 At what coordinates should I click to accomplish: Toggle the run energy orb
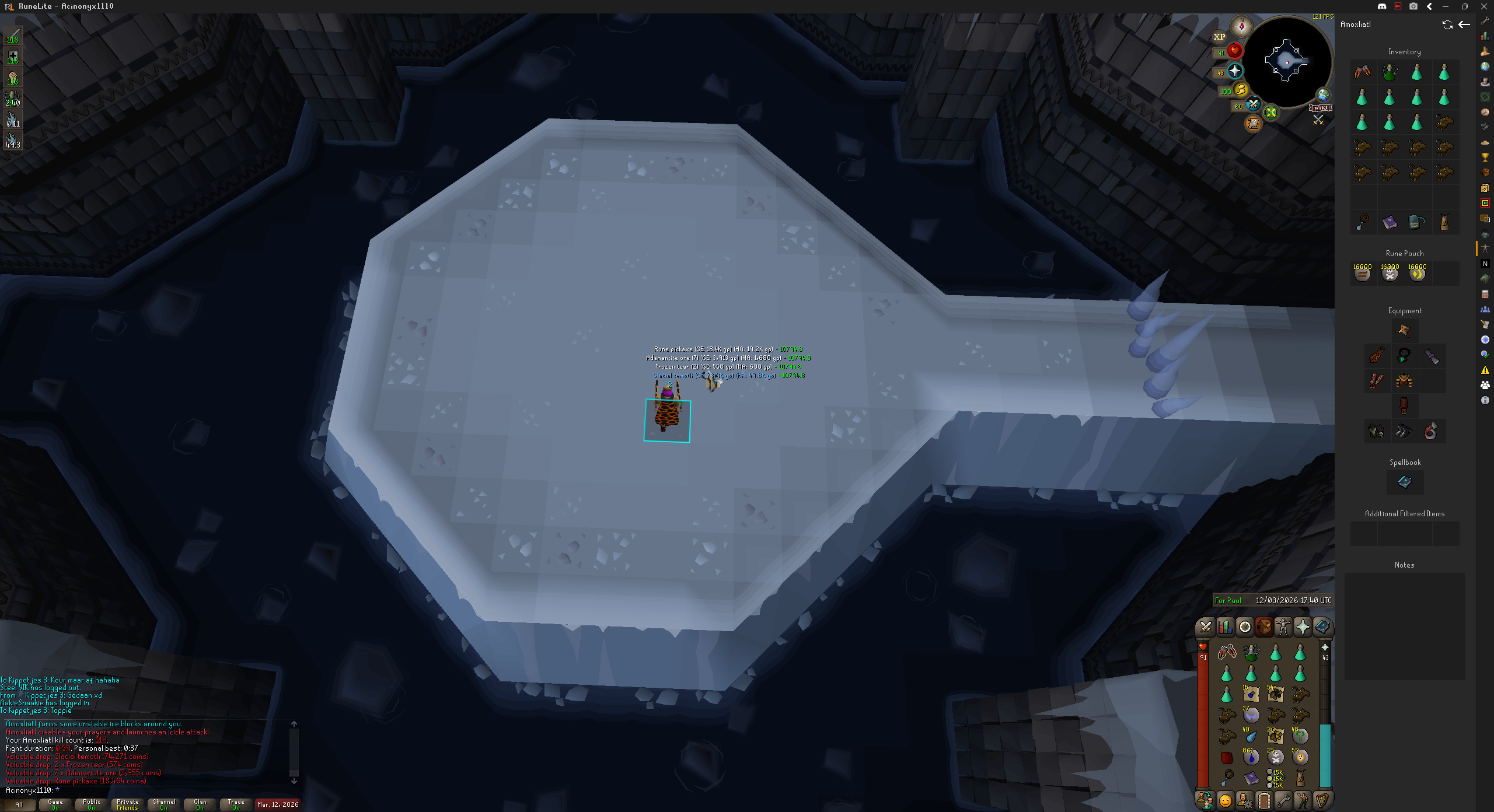coord(1240,90)
